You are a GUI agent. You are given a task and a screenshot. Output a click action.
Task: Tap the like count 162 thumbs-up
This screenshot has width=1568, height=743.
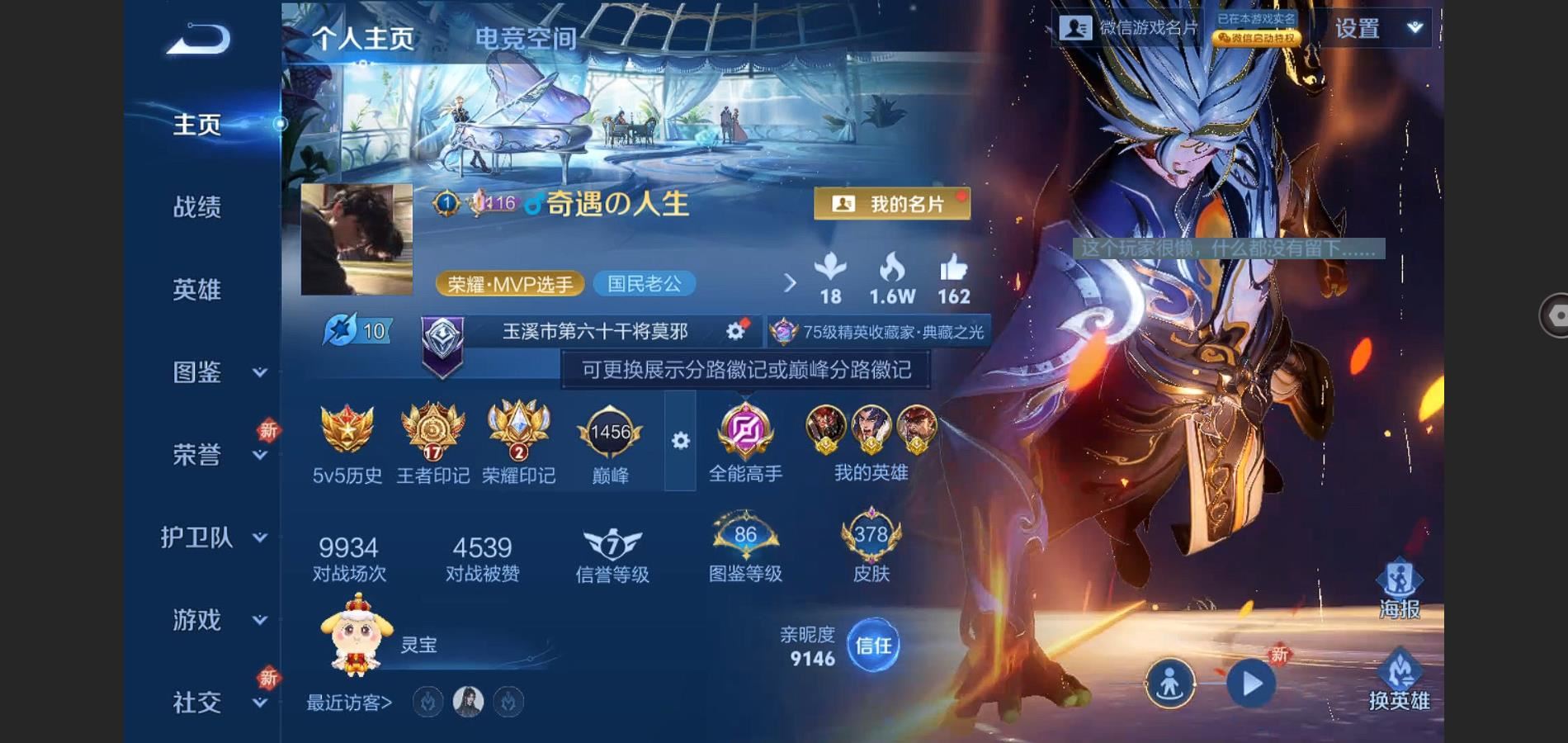tap(955, 277)
